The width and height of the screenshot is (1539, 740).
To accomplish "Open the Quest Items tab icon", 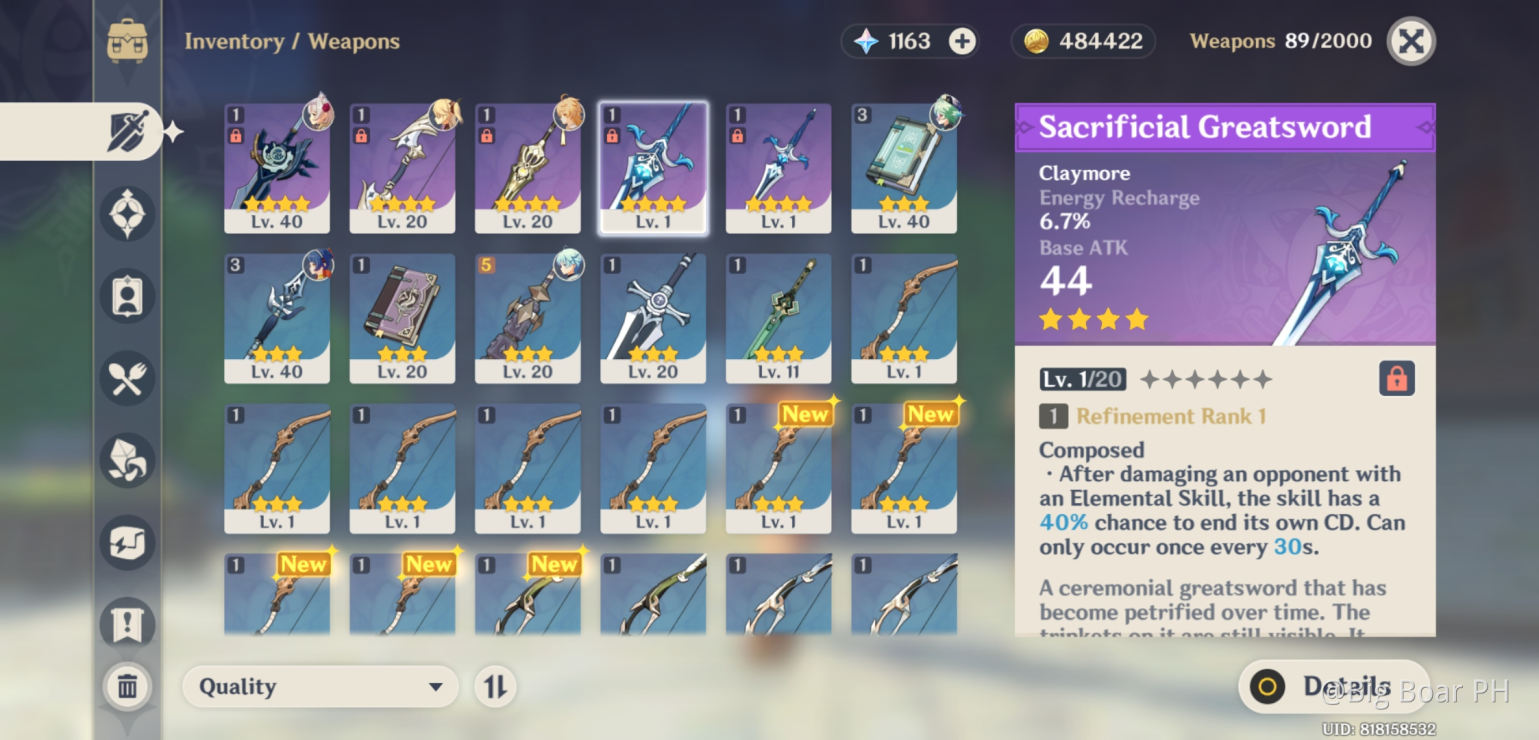I will (127, 623).
